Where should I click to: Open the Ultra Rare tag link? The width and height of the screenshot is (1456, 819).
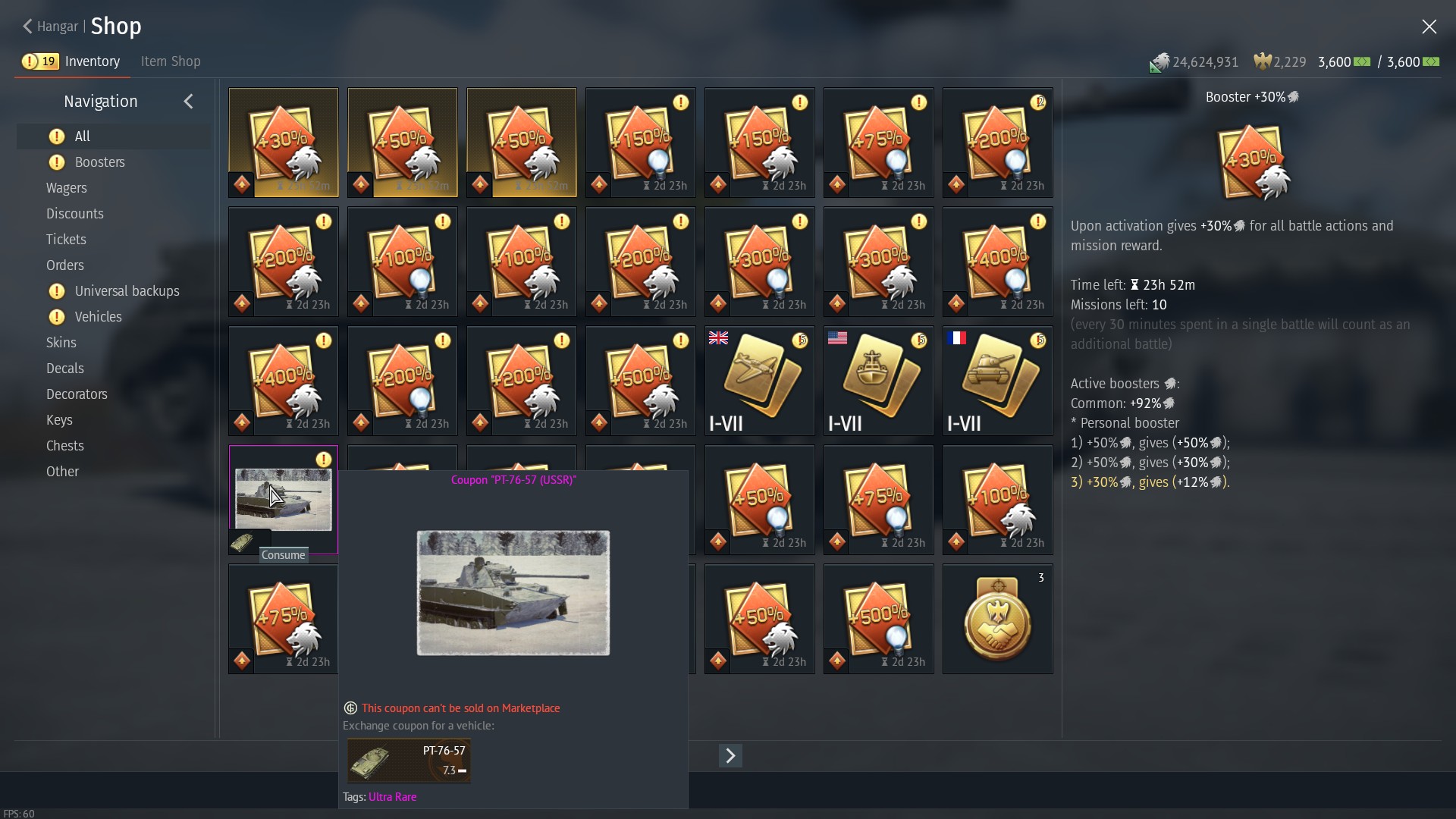coord(392,796)
